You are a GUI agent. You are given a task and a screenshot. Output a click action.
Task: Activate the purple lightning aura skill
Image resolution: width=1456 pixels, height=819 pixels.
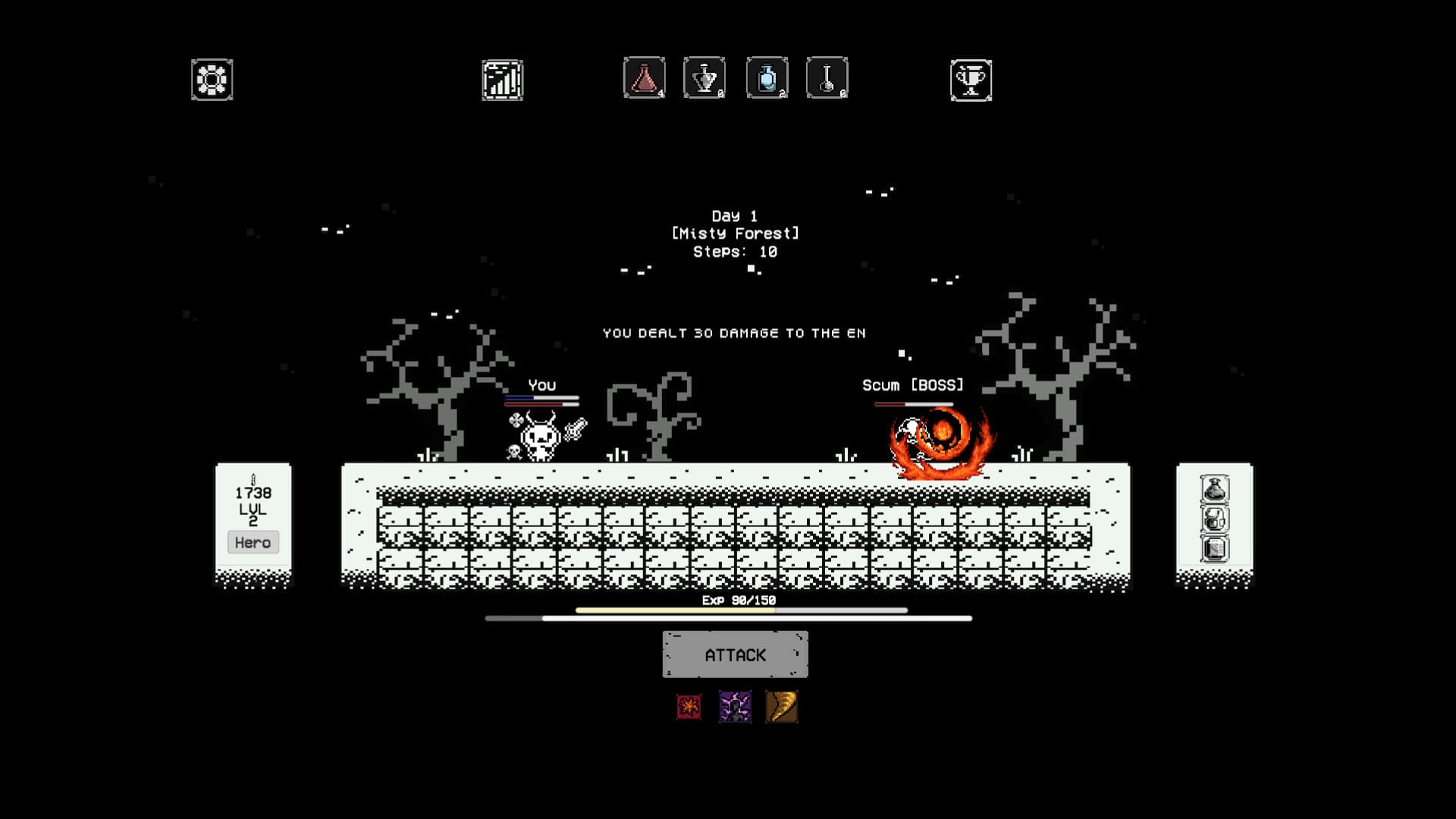(x=734, y=707)
